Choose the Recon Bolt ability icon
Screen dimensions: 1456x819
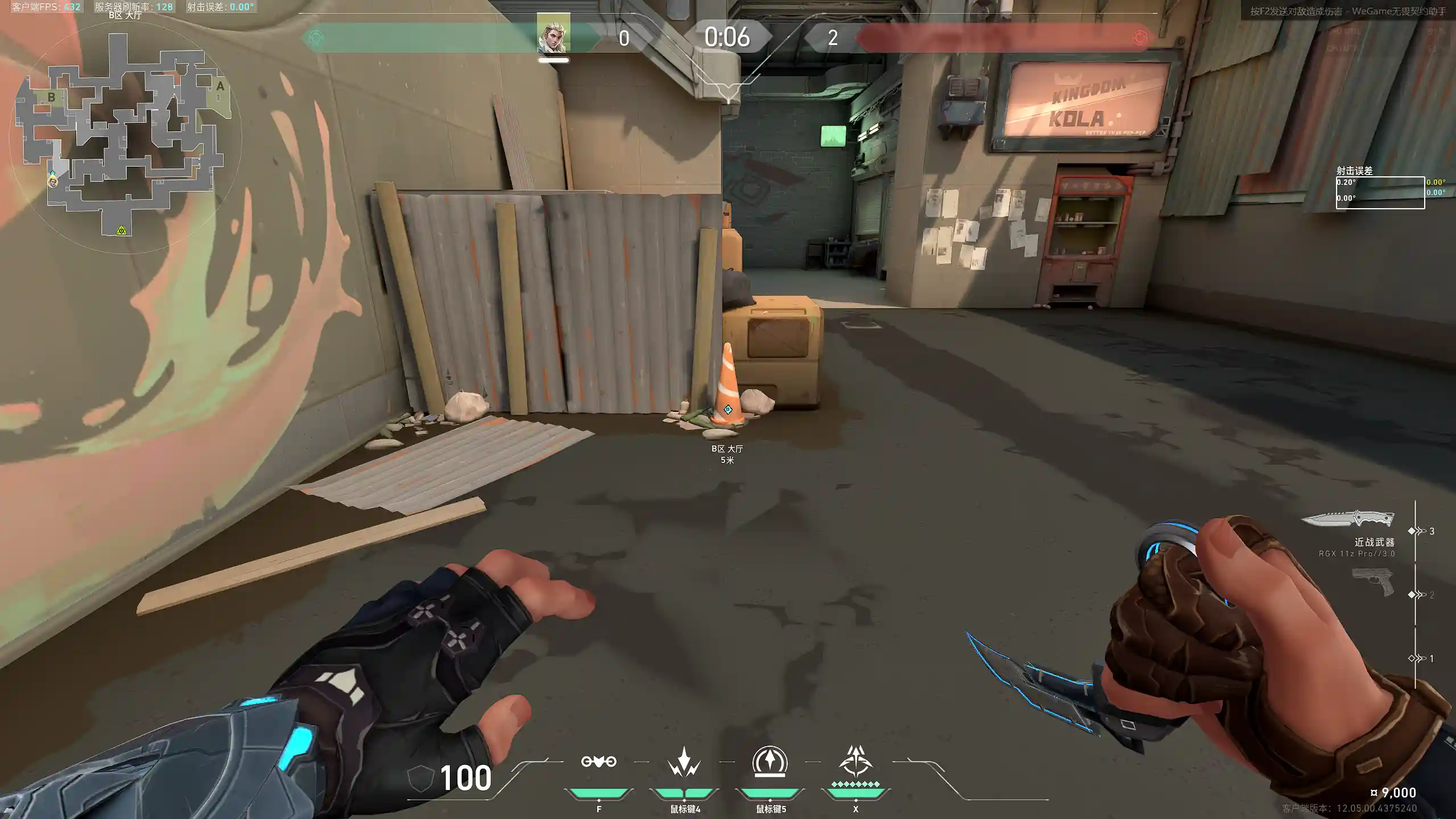coord(770,762)
